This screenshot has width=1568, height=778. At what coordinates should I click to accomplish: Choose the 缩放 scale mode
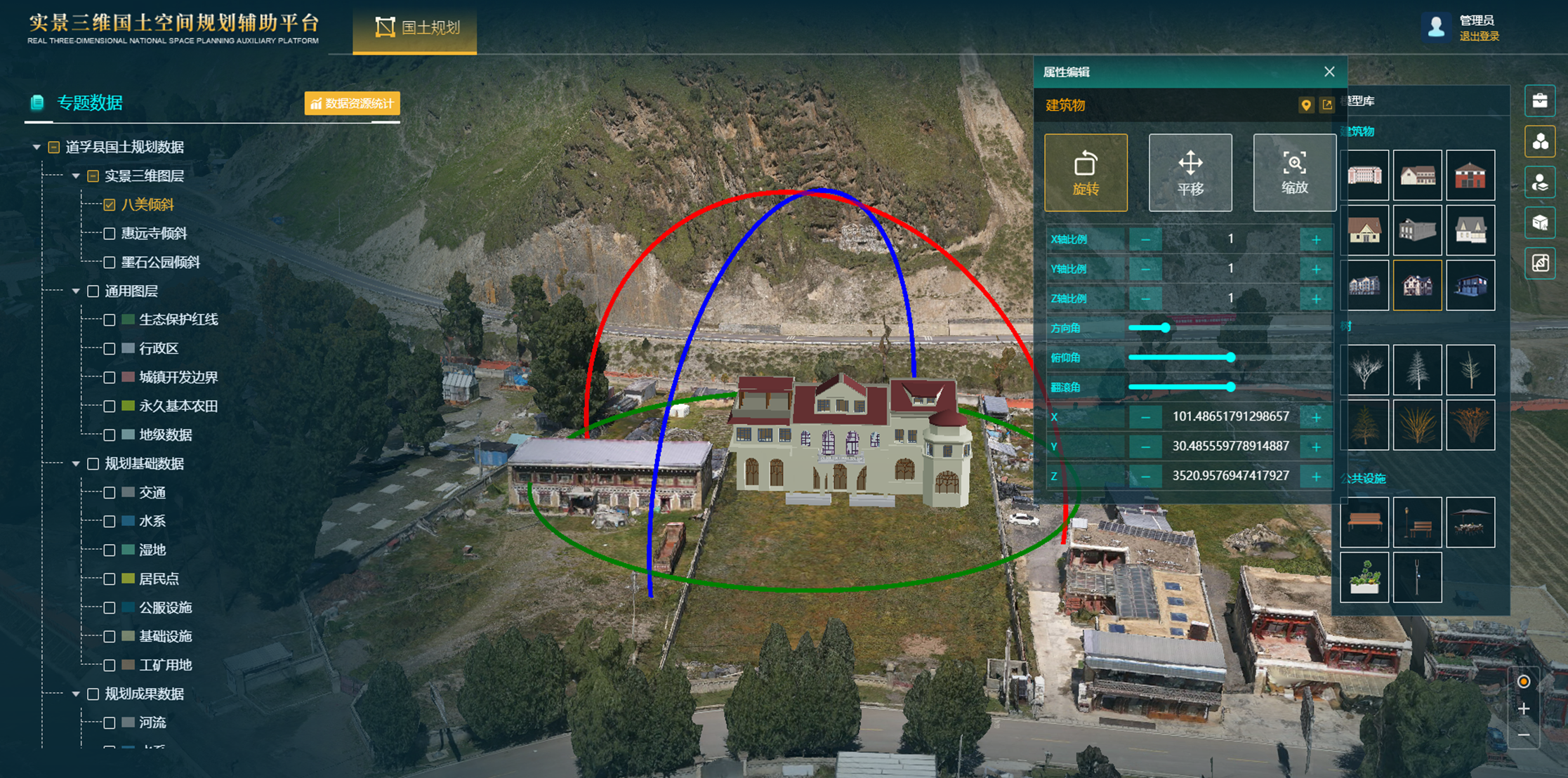1294,173
